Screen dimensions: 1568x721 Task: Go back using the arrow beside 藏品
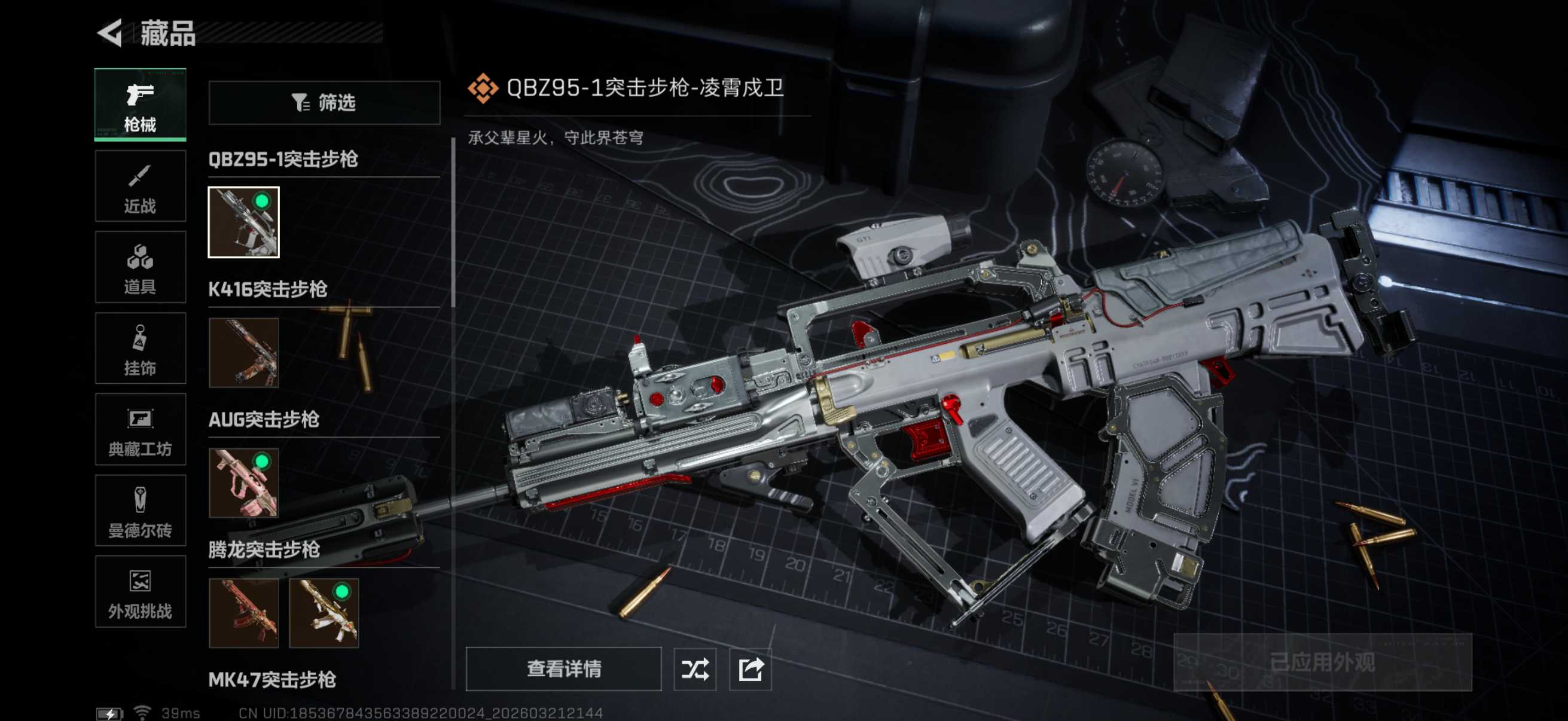coord(110,33)
